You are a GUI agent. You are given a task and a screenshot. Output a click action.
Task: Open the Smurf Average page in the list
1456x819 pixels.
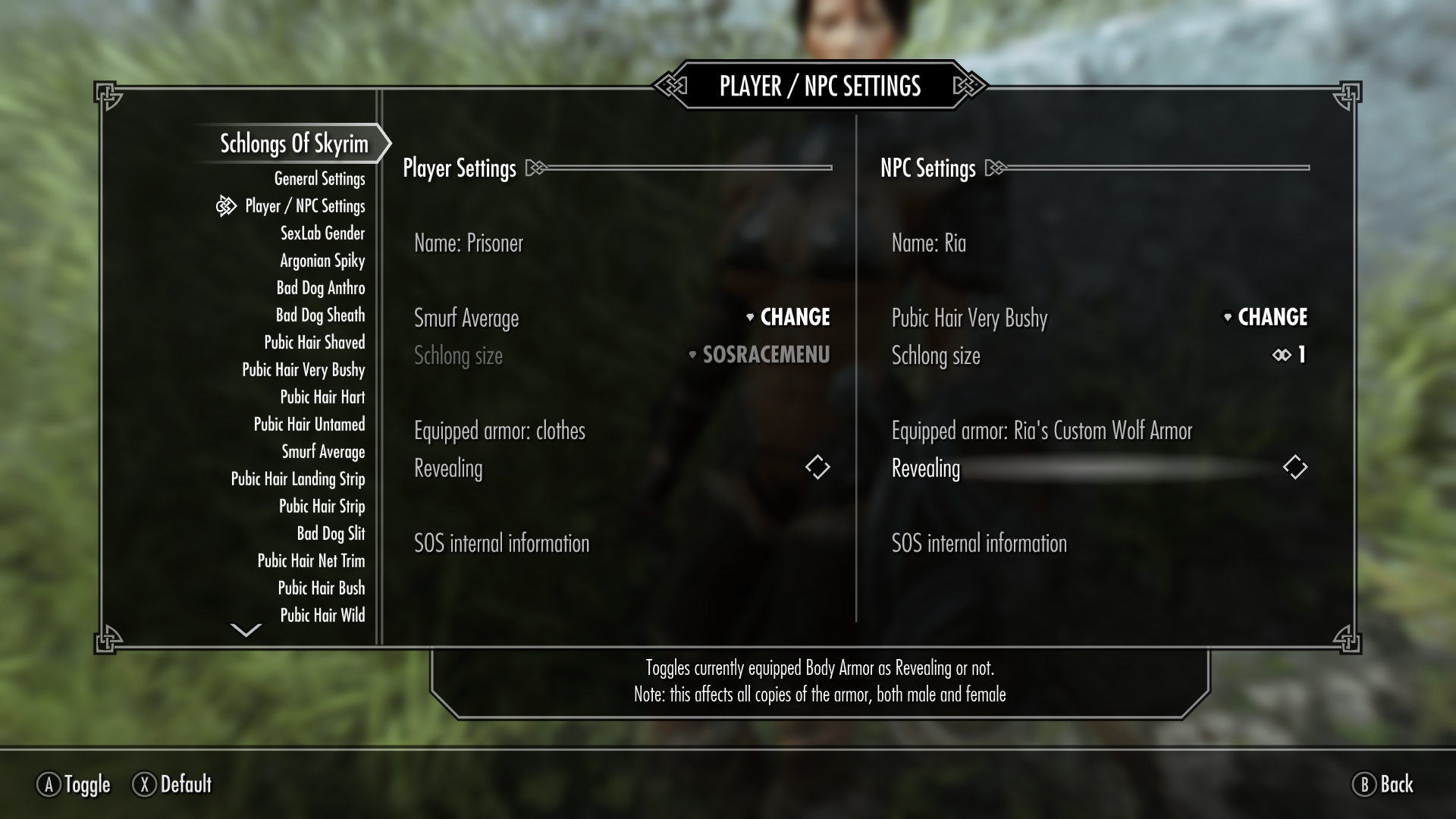pyautogui.click(x=323, y=452)
